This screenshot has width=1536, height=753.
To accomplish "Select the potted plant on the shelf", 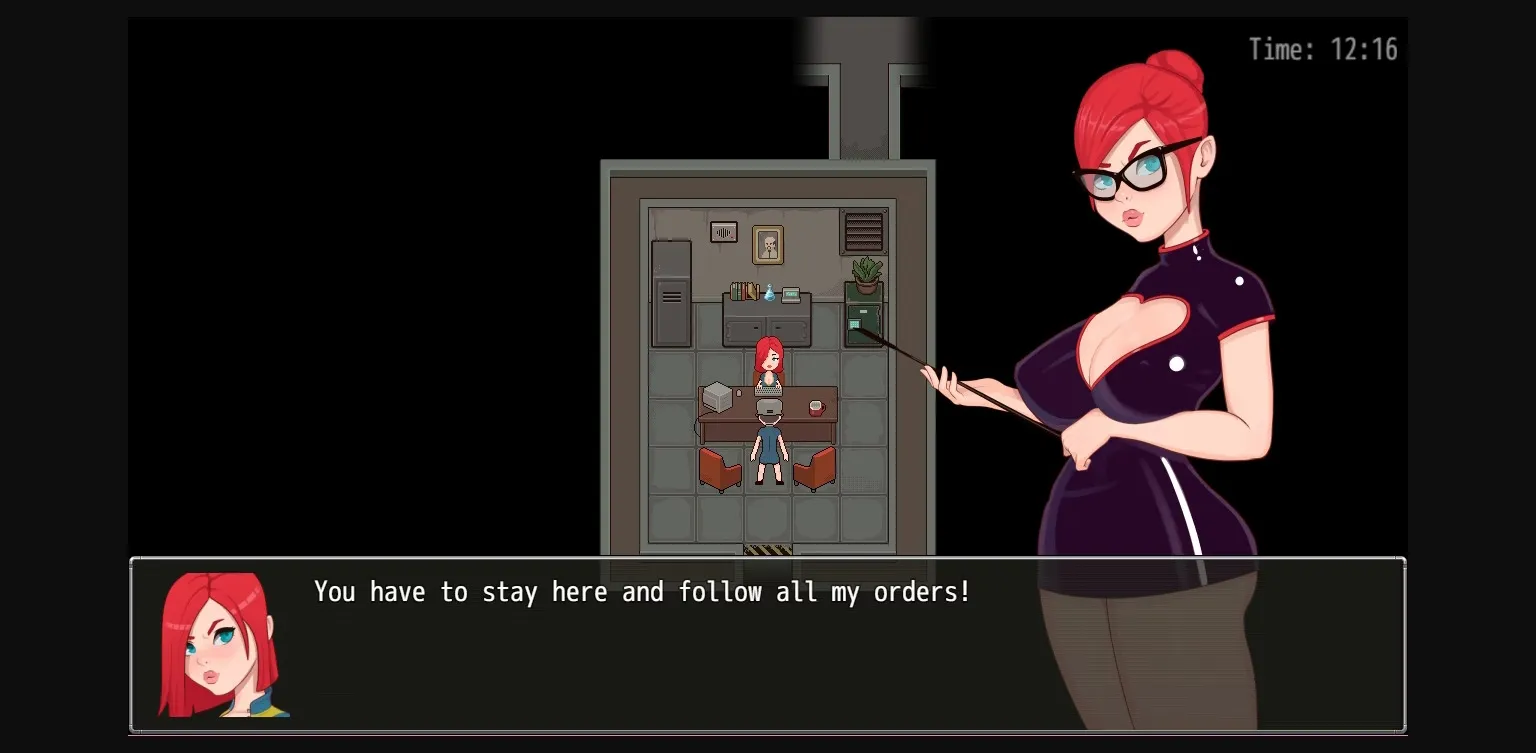I will pos(864,272).
